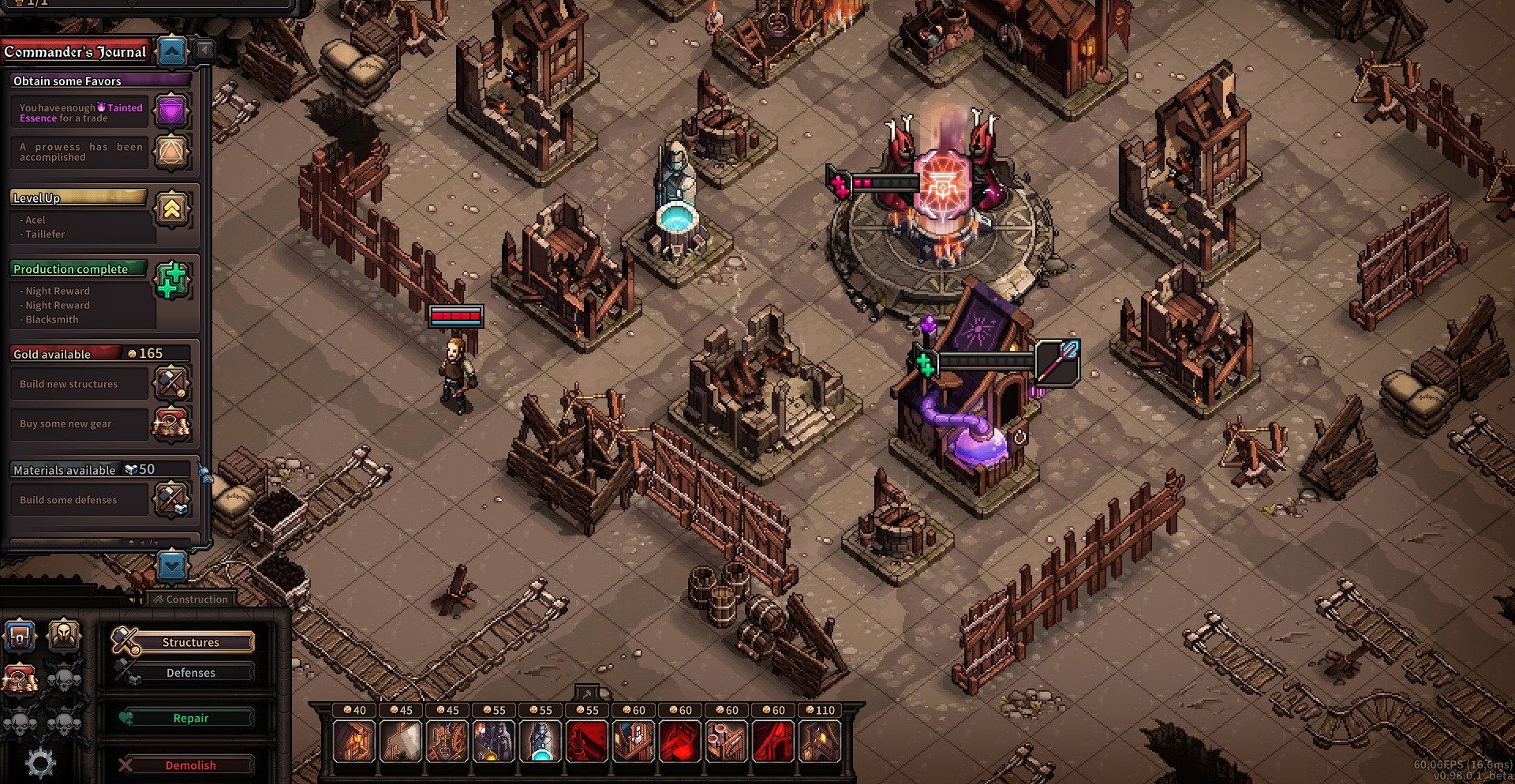Open the coin pouch shop icon
The width and height of the screenshot is (1515, 784).
pyautogui.click(x=21, y=678)
